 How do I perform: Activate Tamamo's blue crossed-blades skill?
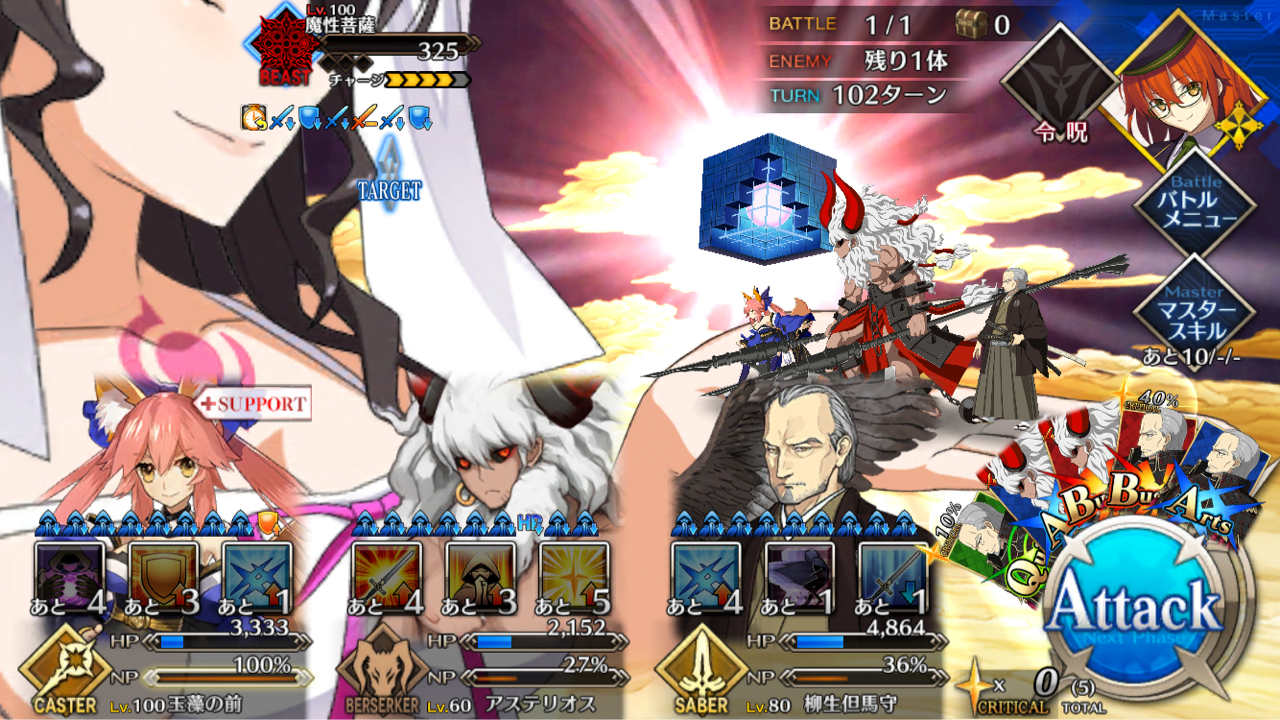tap(257, 576)
